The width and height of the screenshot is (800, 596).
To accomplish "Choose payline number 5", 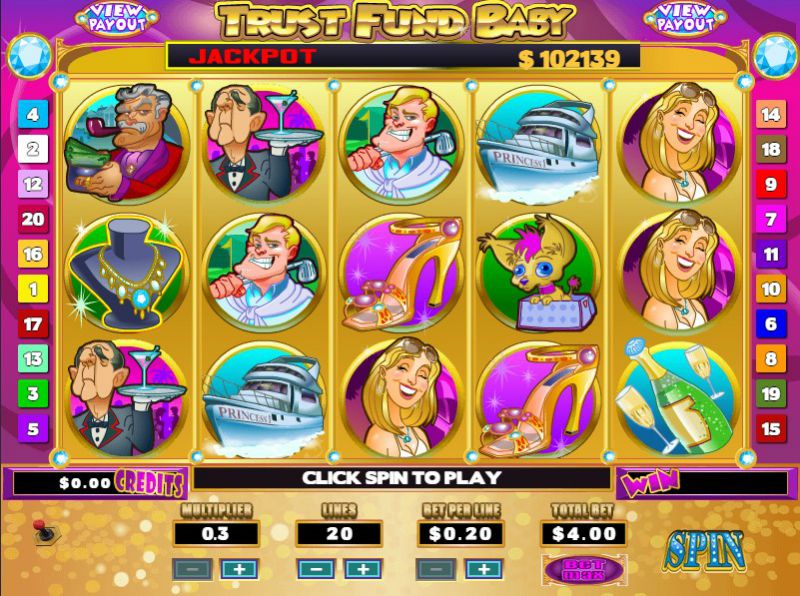I will click(x=32, y=430).
